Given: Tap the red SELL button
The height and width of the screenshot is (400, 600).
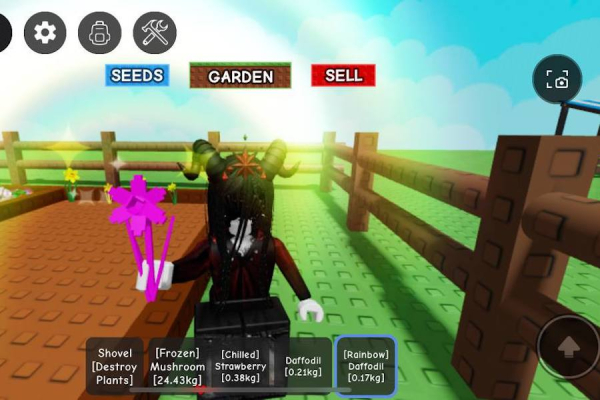Looking at the screenshot, I should point(343,75).
